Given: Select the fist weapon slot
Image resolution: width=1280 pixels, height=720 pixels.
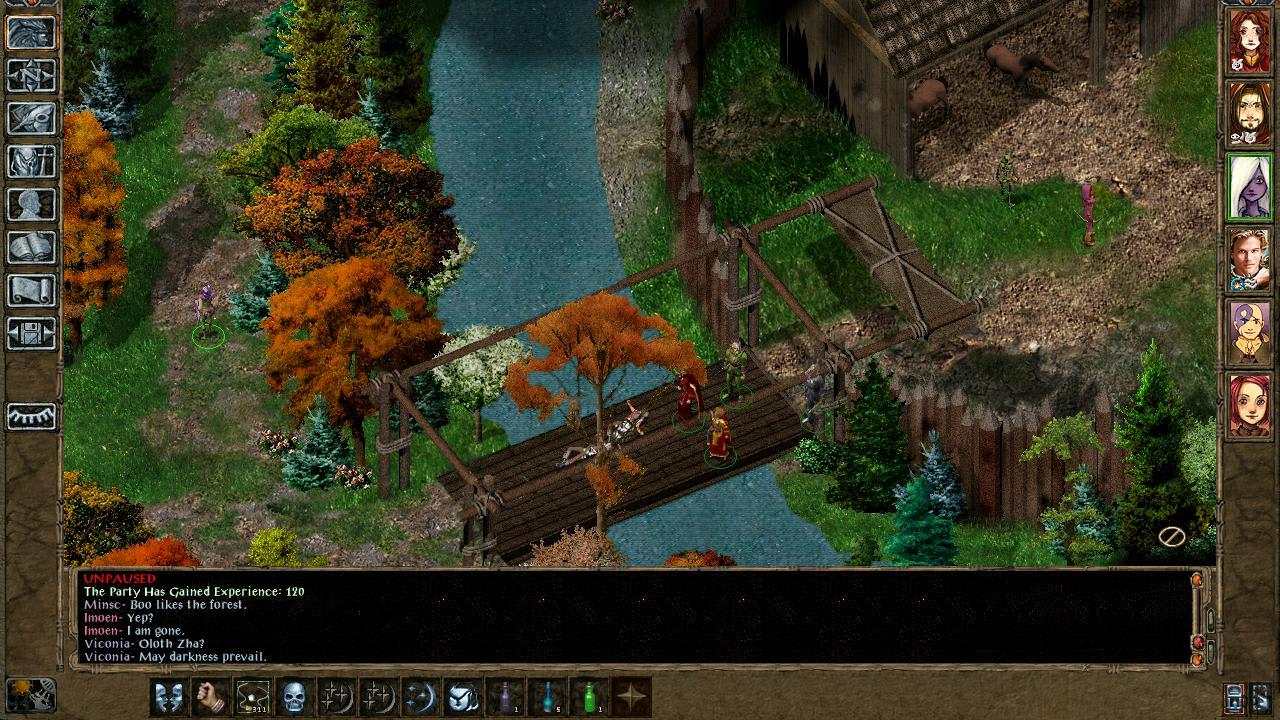Looking at the screenshot, I should [210, 696].
